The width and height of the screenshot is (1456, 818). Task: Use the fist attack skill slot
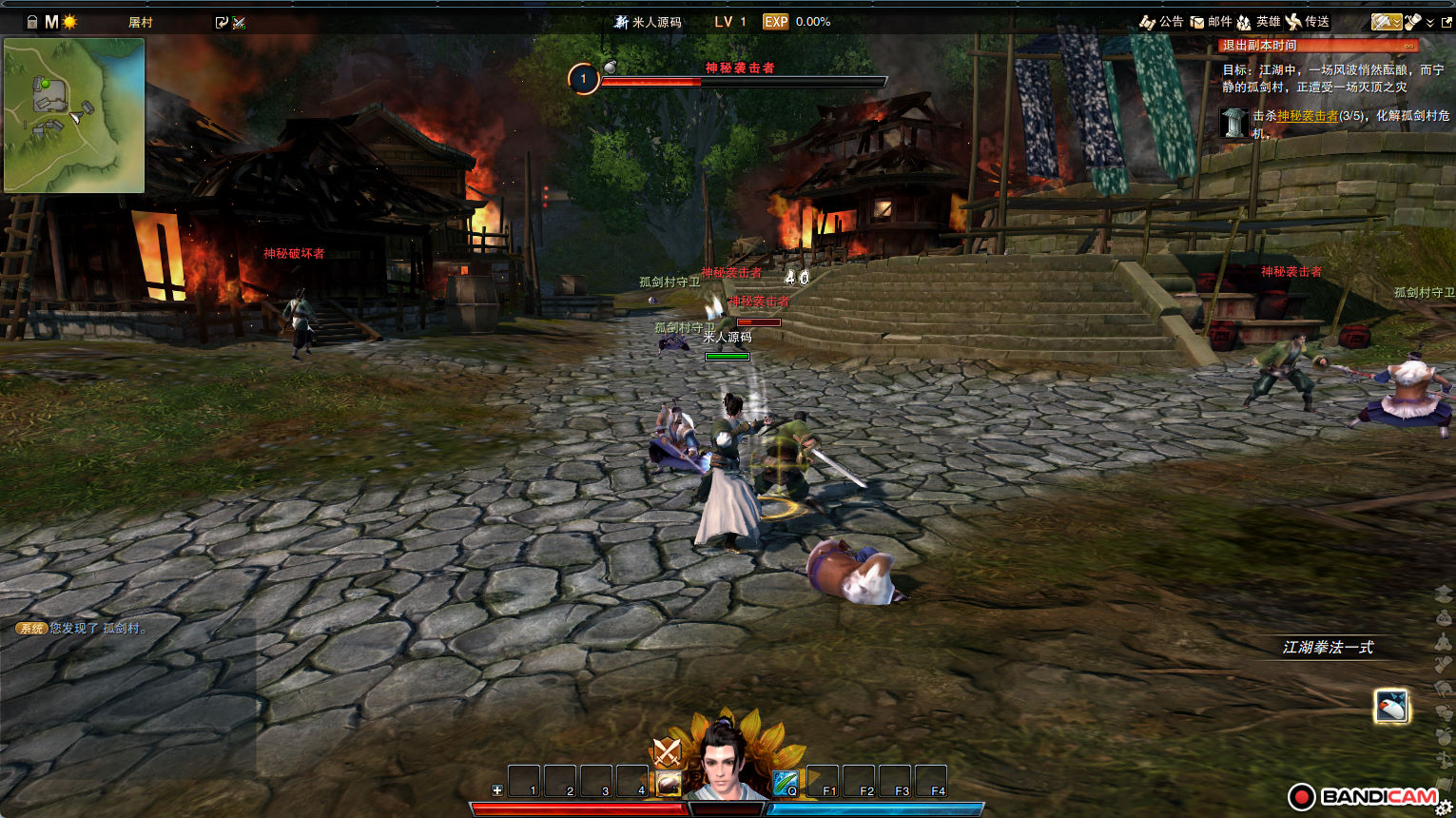[669, 783]
